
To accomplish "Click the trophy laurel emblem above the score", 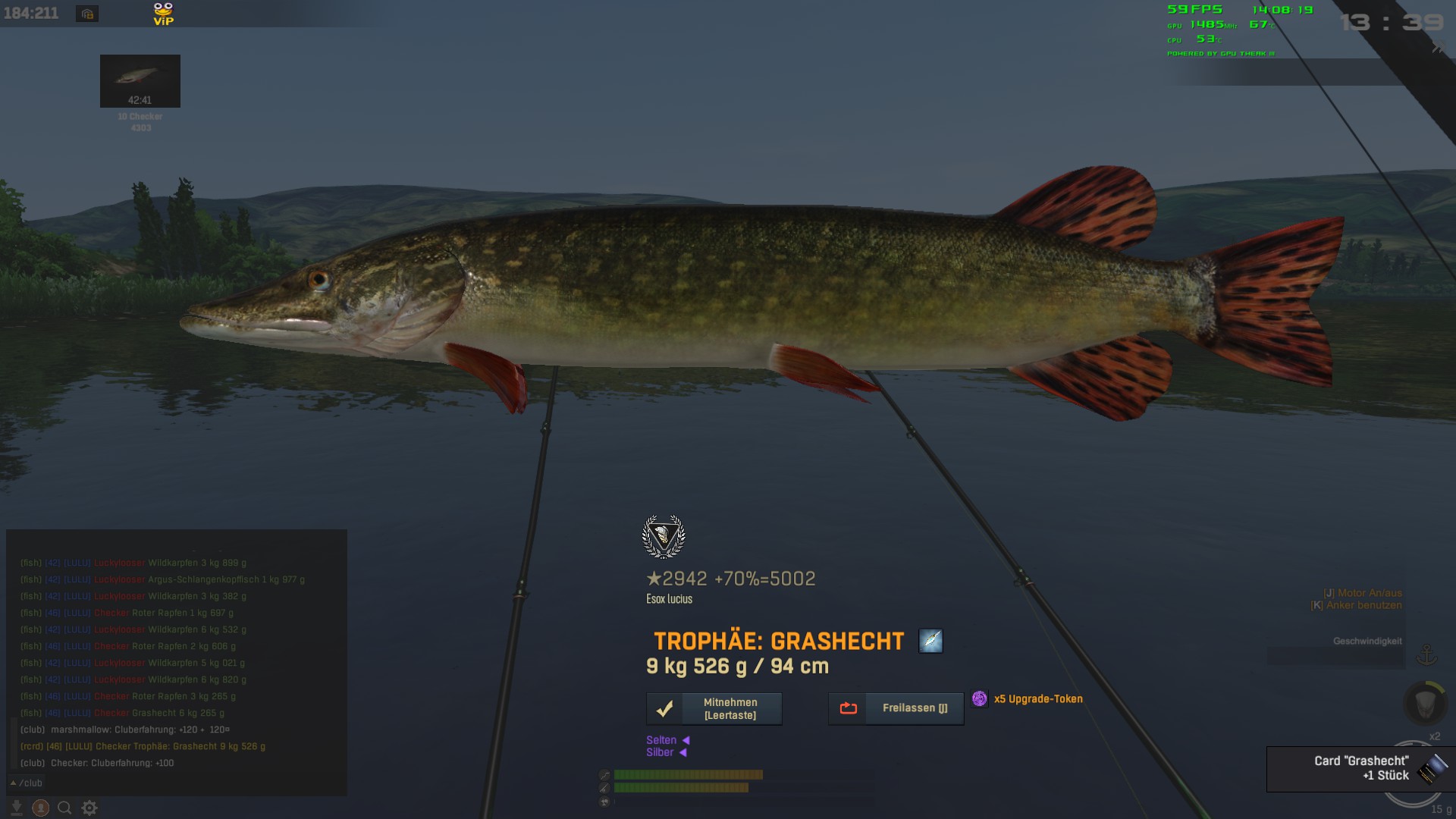I will [664, 537].
